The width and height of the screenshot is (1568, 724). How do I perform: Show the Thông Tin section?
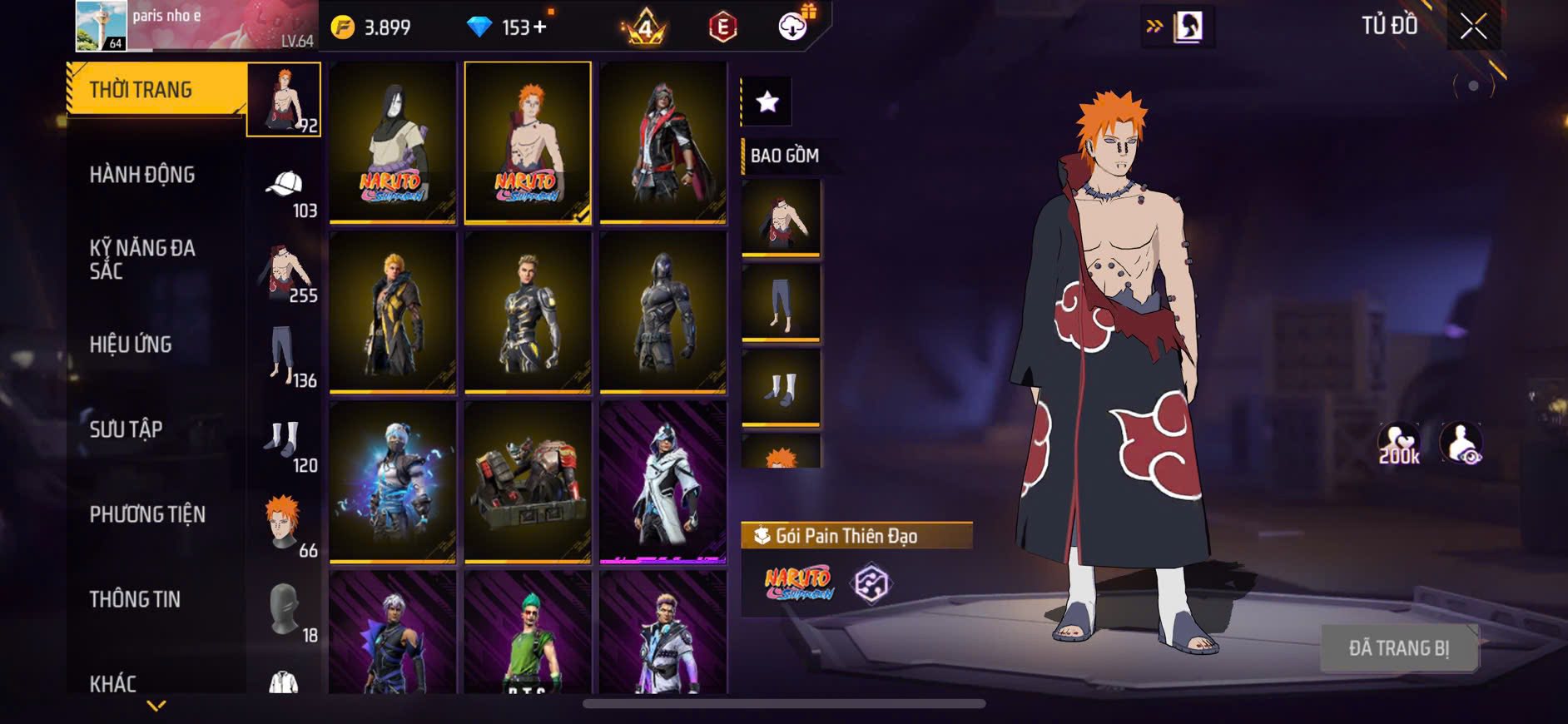(x=135, y=599)
